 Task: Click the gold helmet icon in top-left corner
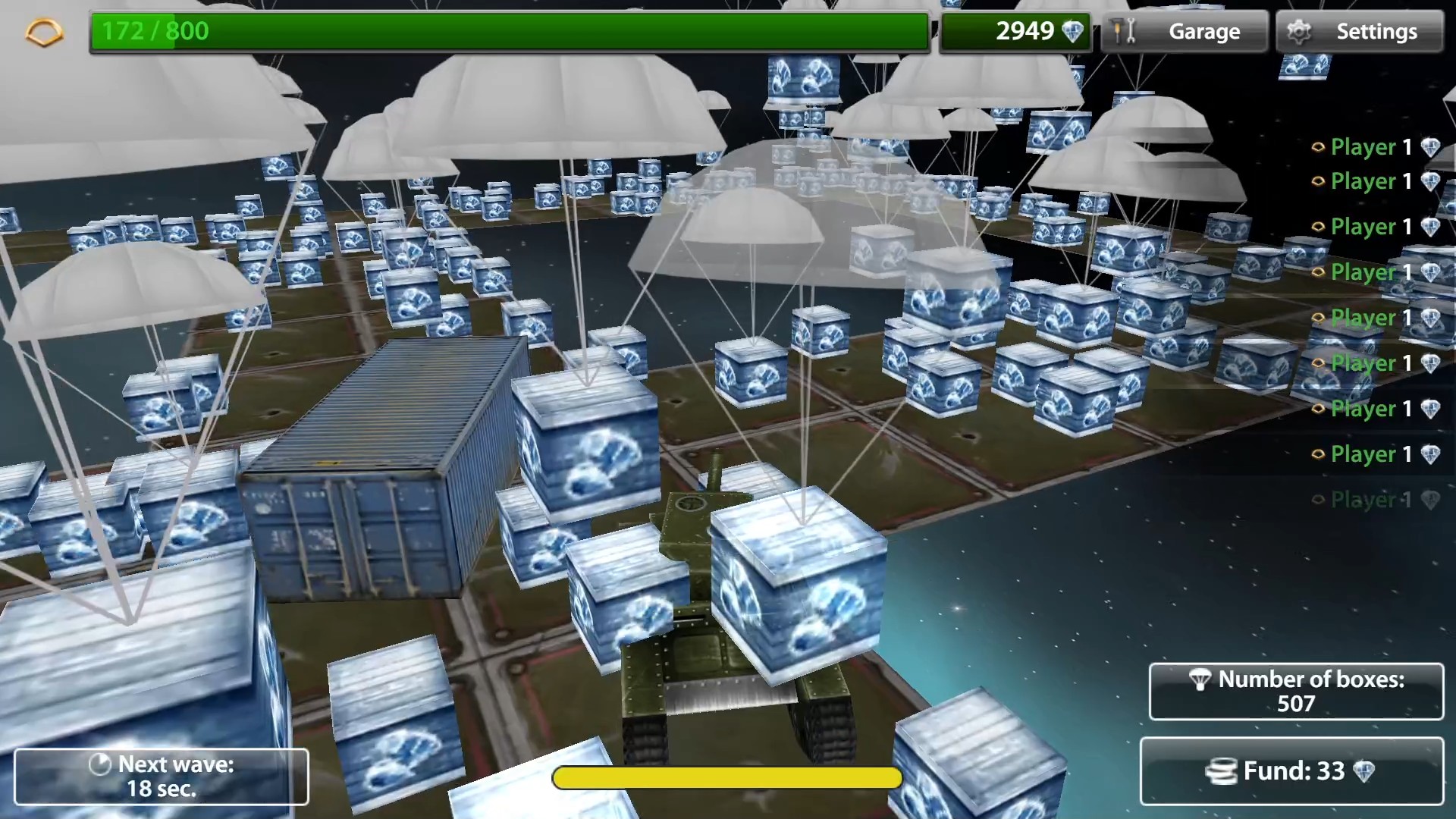point(43,31)
